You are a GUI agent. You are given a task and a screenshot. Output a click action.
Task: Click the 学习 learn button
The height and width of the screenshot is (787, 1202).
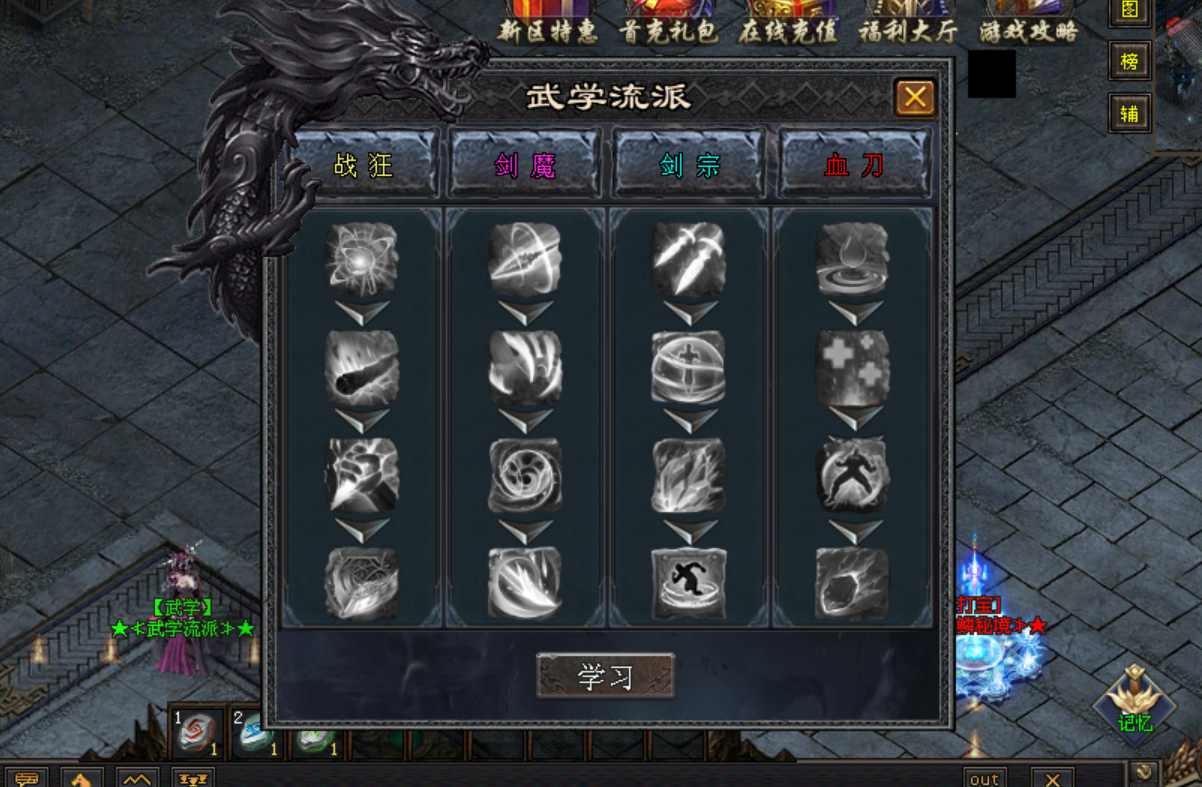click(605, 676)
